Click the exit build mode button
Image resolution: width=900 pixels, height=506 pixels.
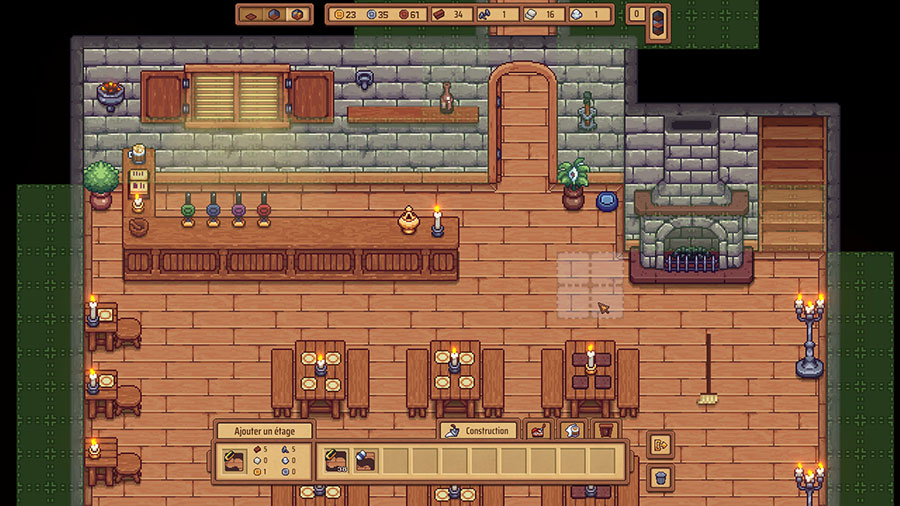pyautogui.click(x=660, y=444)
